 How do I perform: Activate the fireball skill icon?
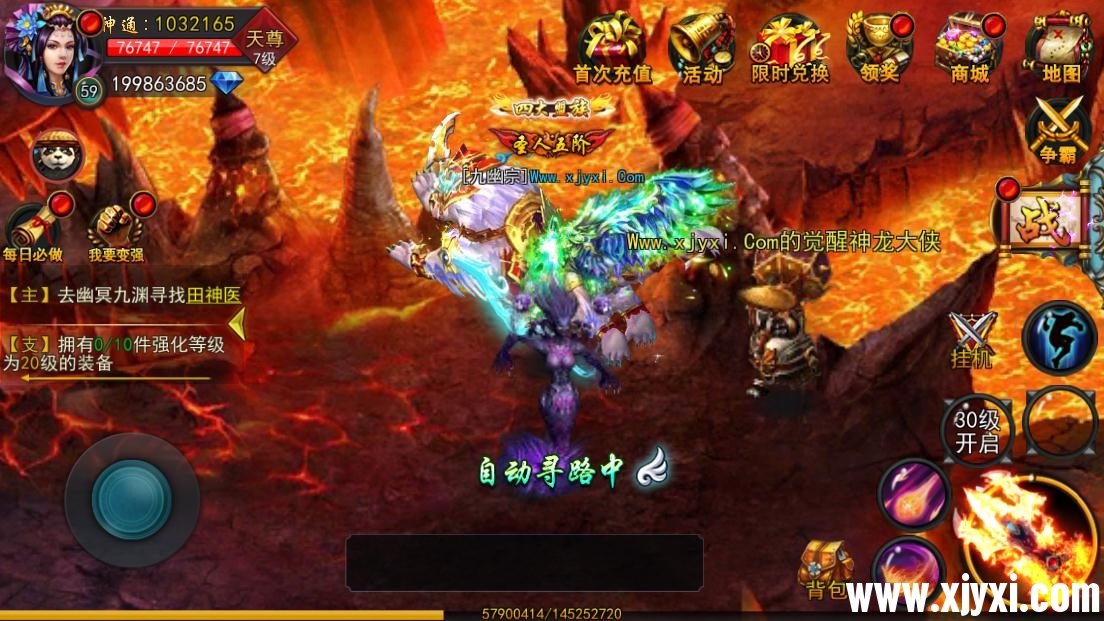912,494
